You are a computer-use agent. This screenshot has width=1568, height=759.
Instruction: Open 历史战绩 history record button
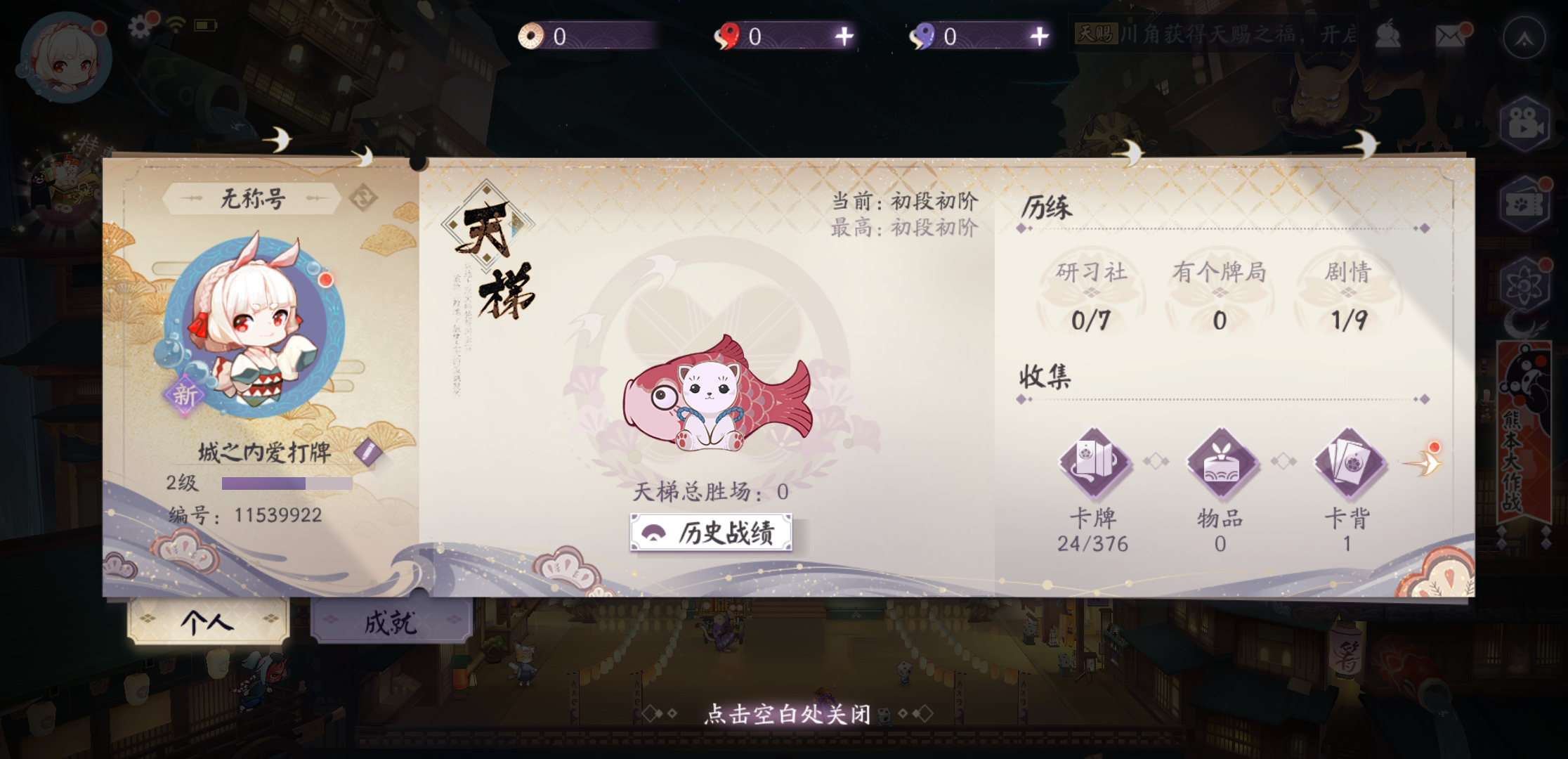tap(711, 533)
